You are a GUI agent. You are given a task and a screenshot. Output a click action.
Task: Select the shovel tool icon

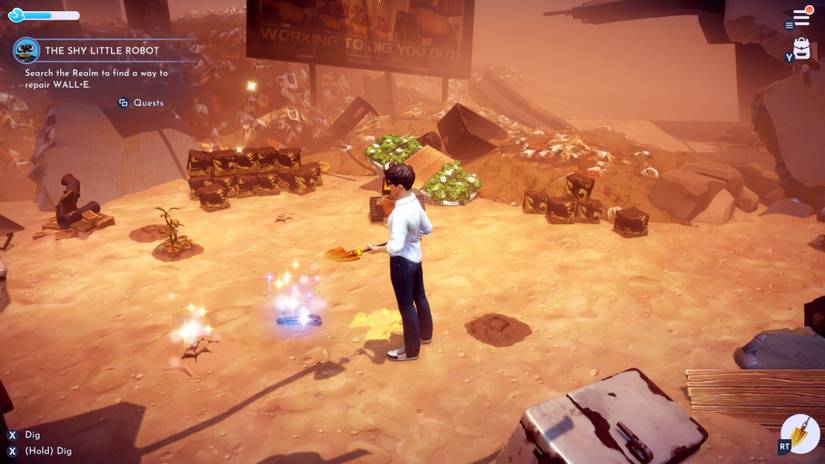click(x=801, y=433)
